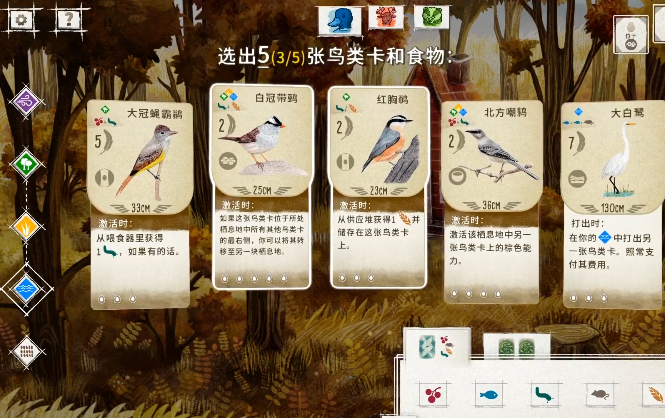Choose the red berries food token
The width and height of the screenshot is (665, 418).
pos(433,394)
